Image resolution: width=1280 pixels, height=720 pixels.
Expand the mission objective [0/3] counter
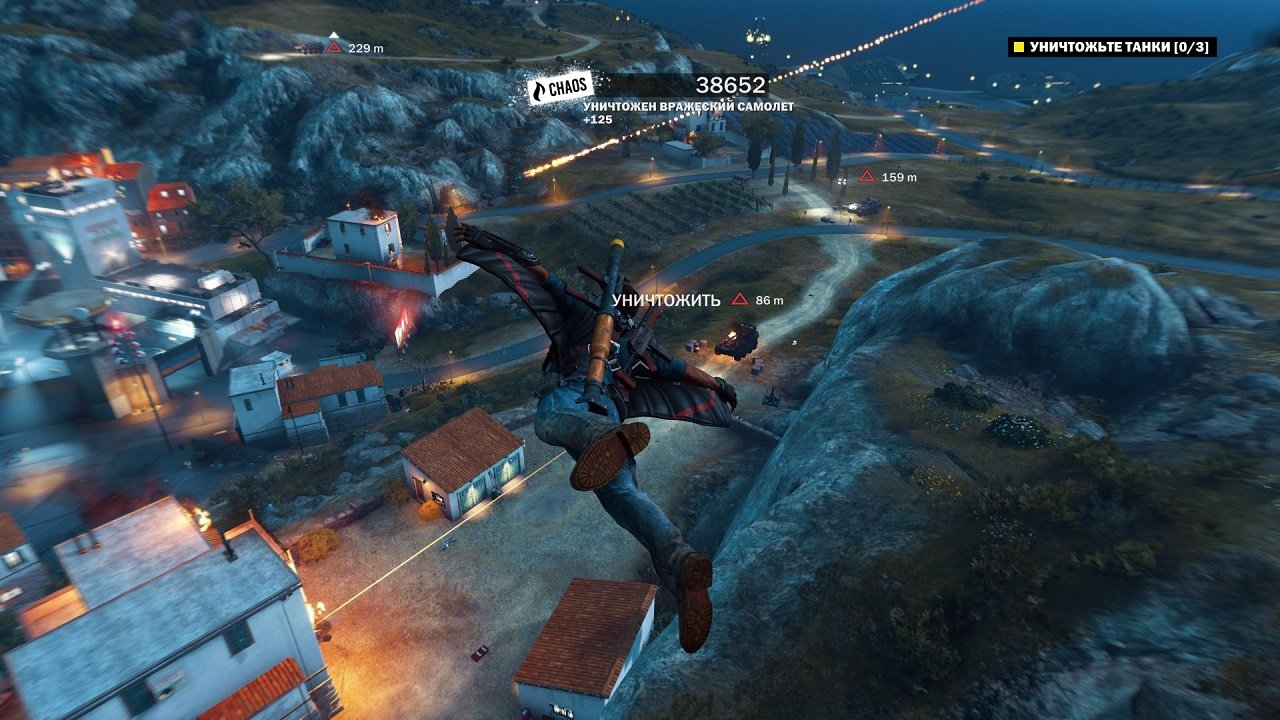(1190, 45)
